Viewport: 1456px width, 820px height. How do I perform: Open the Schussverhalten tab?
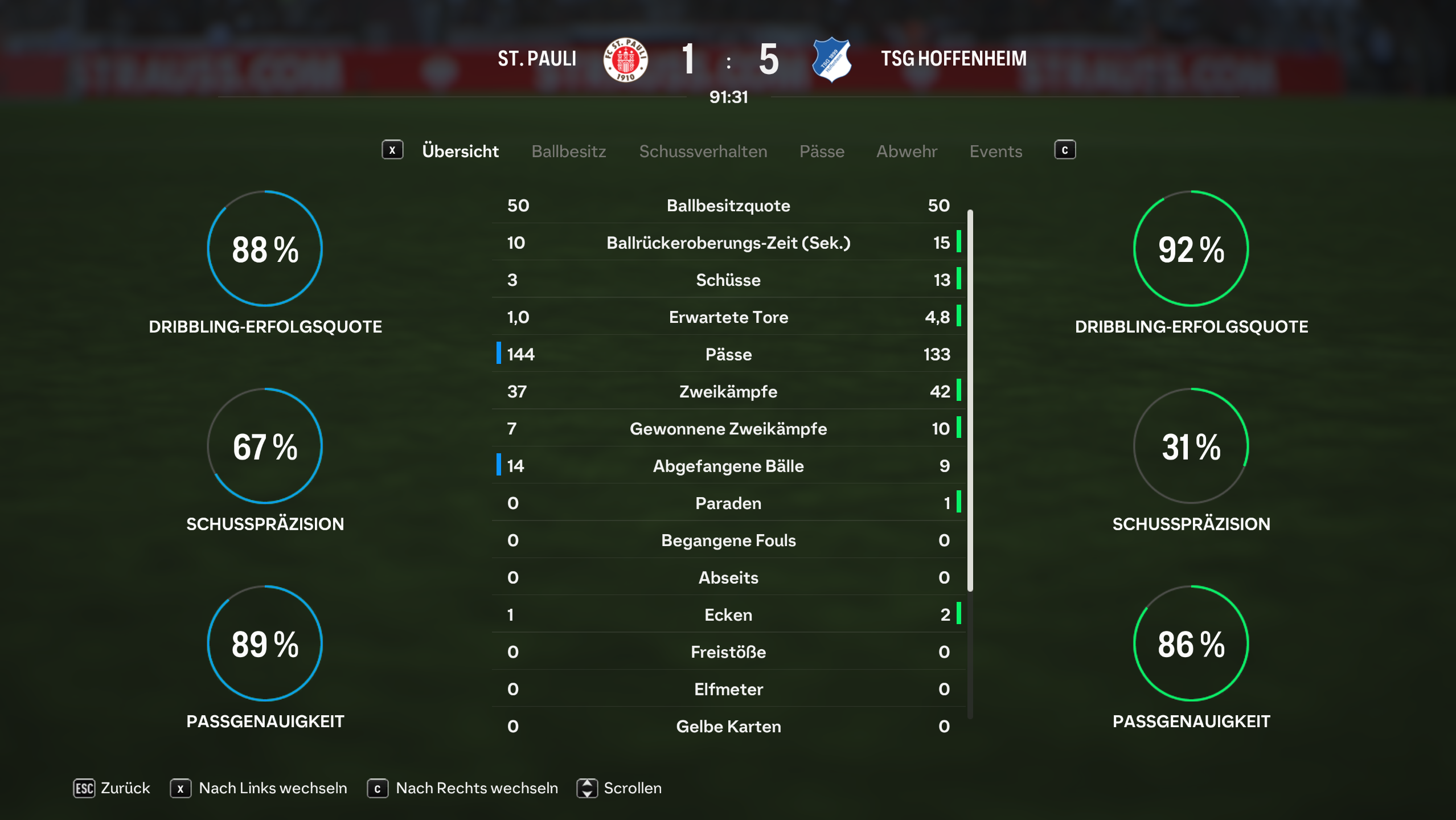(703, 151)
